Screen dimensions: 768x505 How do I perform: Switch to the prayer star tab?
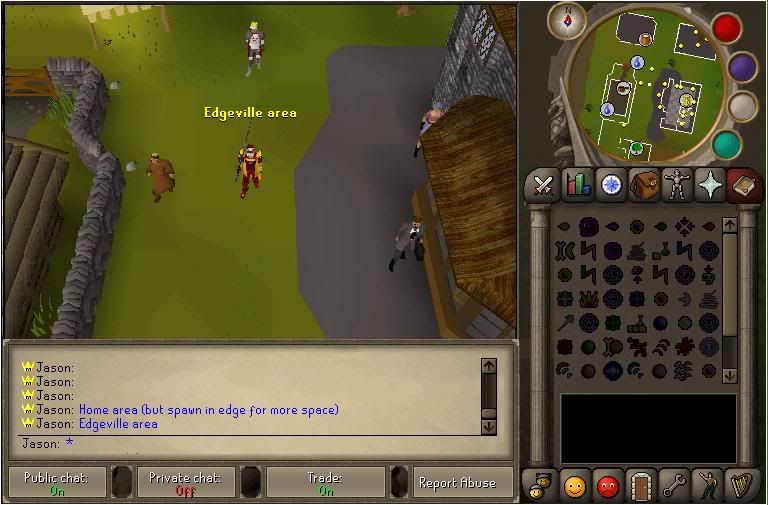[x=710, y=184]
